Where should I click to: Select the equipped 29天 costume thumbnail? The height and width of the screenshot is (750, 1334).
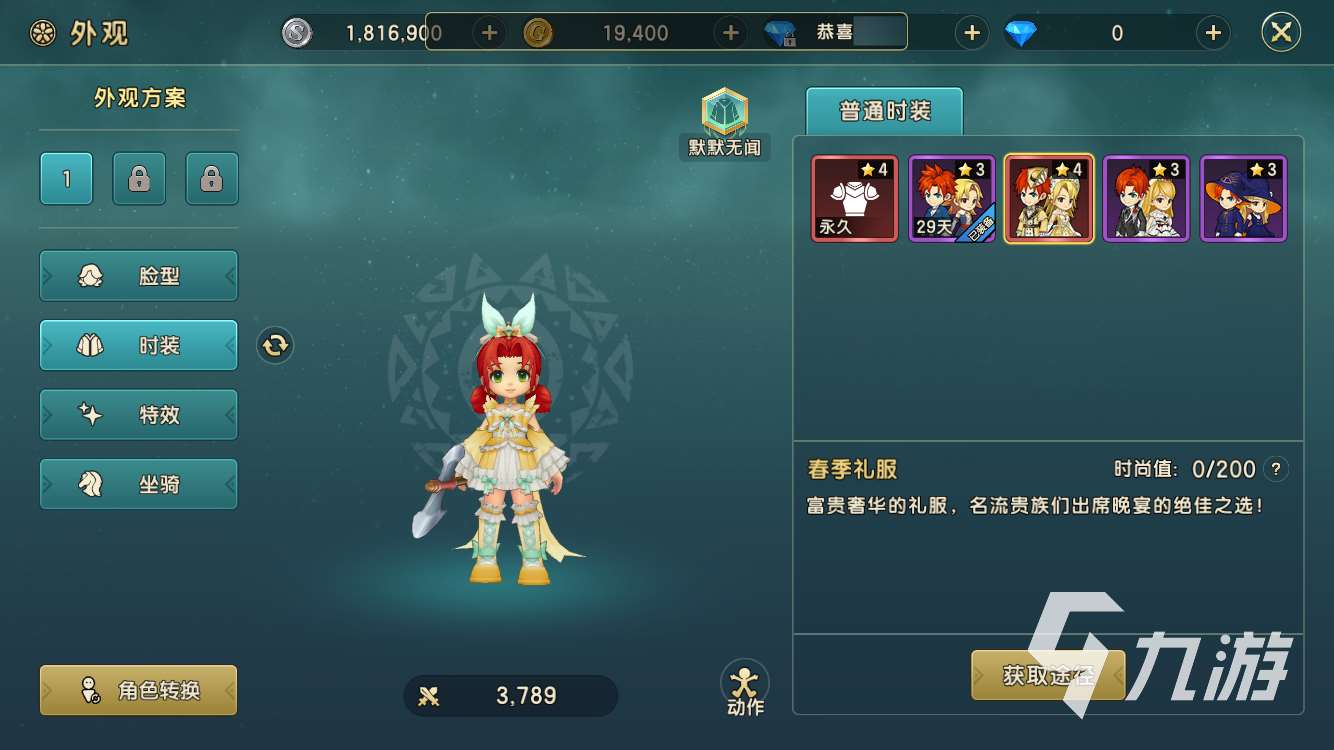click(951, 197)
